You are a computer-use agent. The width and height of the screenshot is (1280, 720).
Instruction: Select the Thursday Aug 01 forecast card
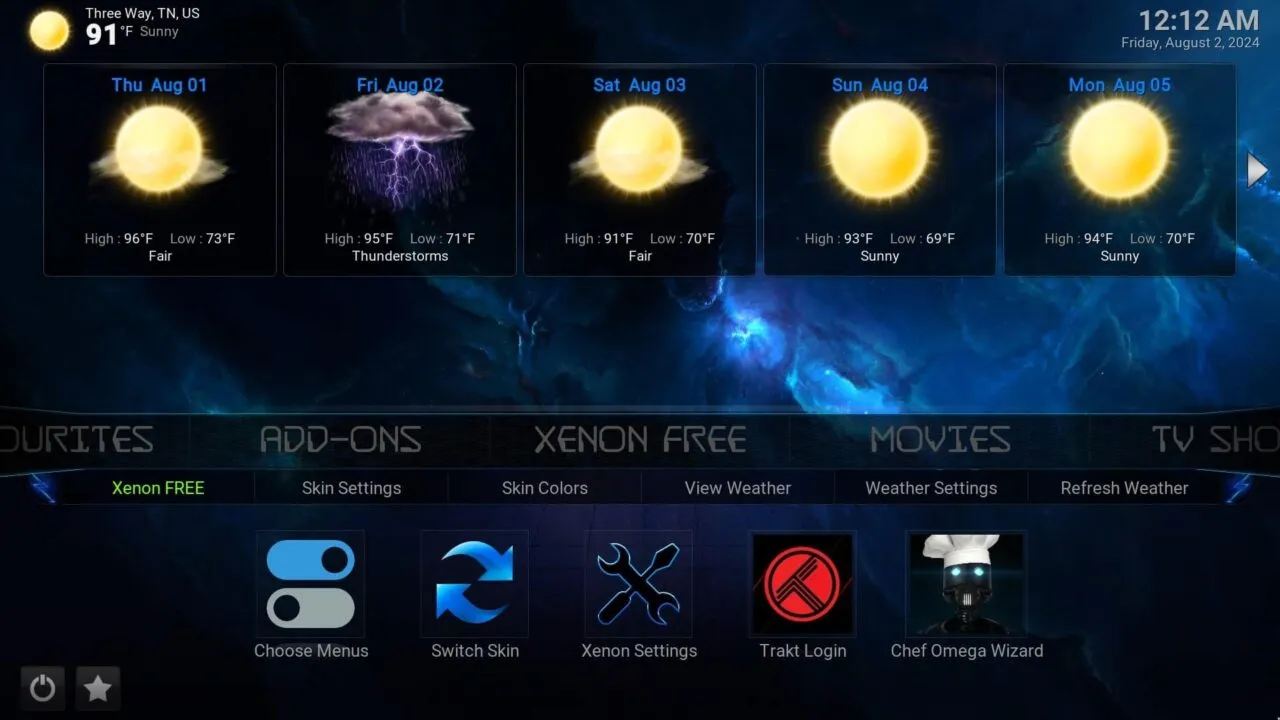click(159, 170)
